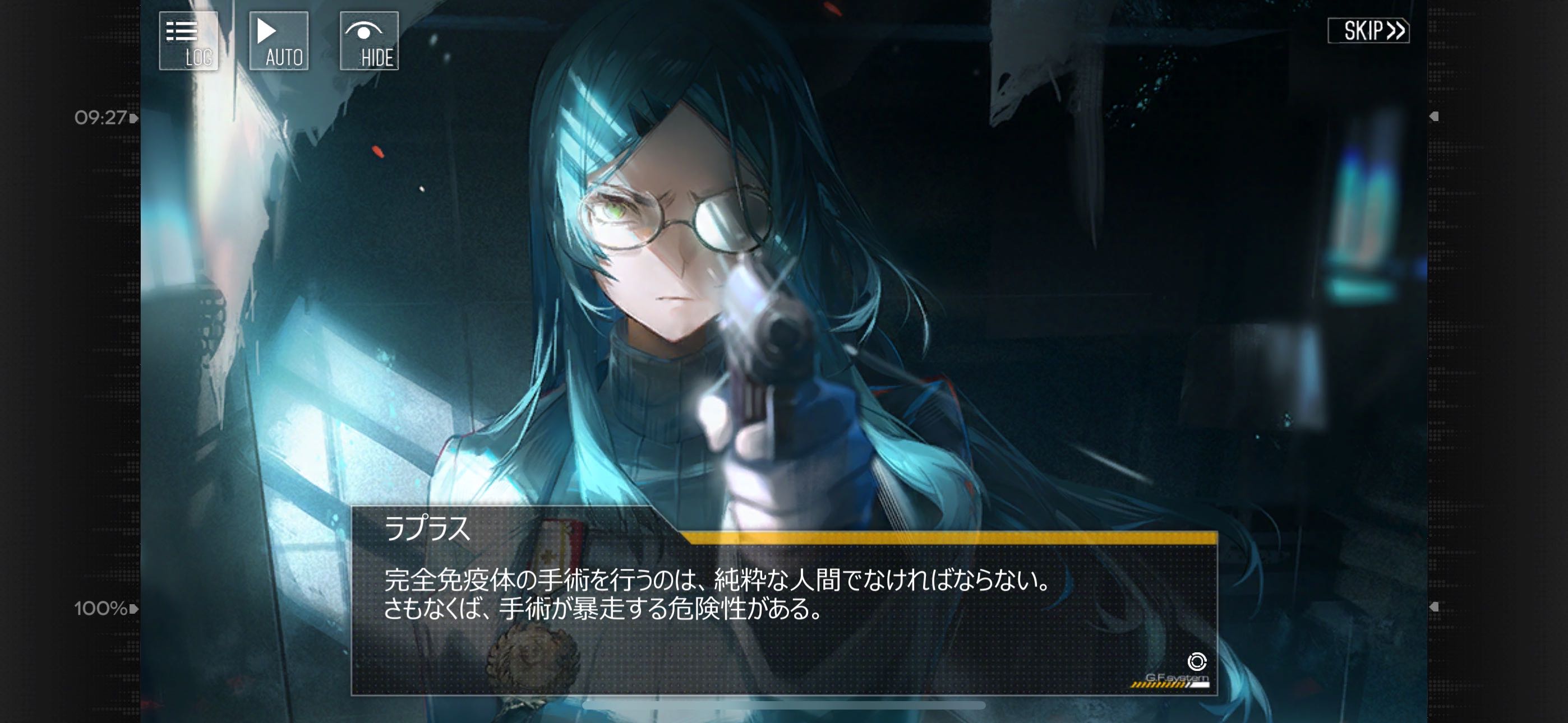Open the dialogue LOG
Image resolution: width=1568 pixels, height=723 pixels.
pos(188,41)
